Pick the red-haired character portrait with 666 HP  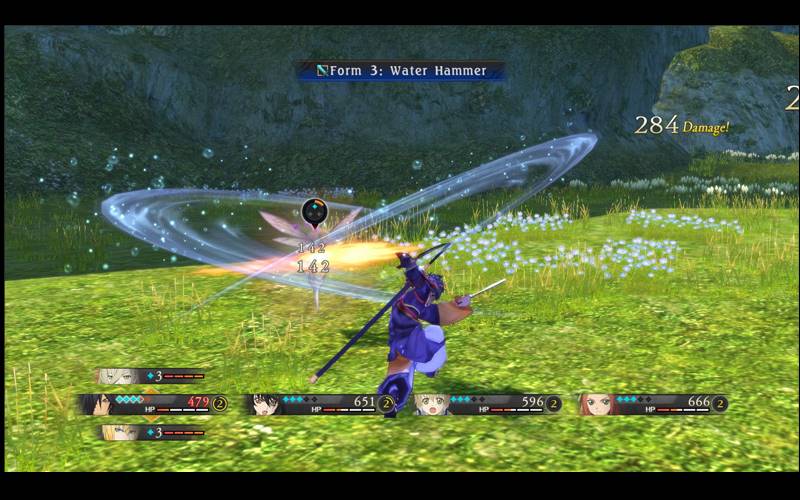[597, 404]
